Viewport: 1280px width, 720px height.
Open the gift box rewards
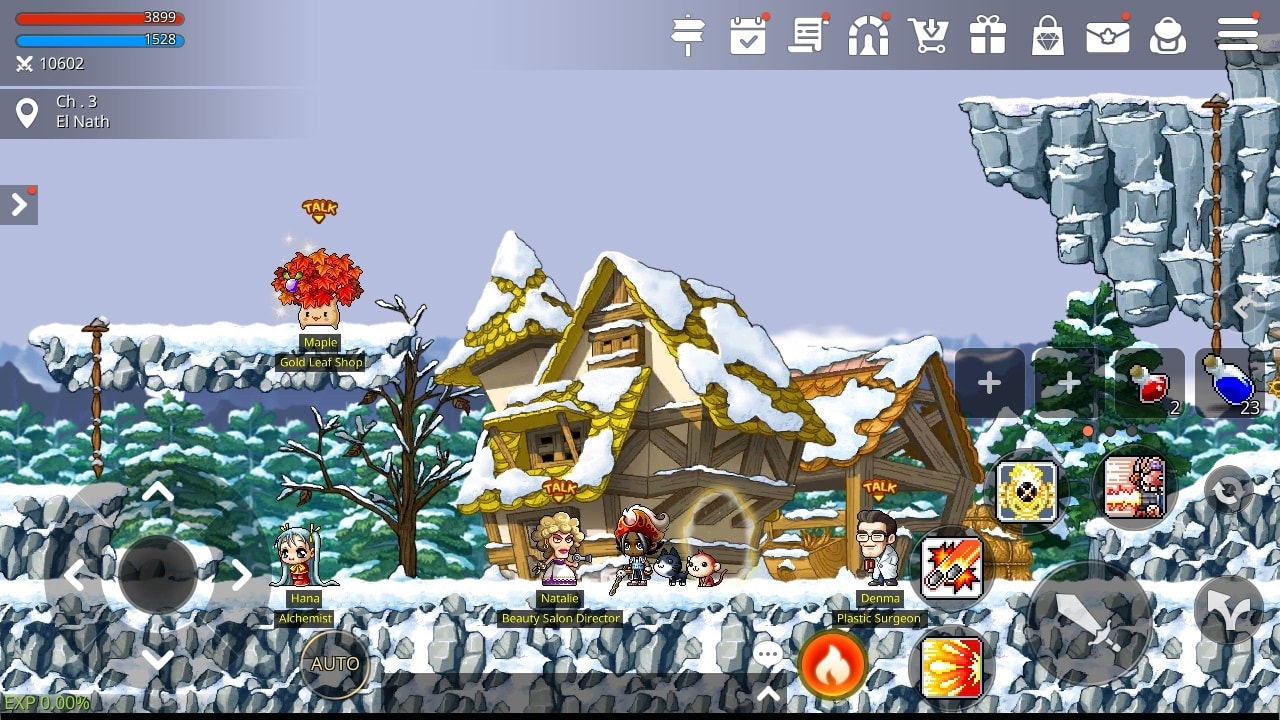988,36
